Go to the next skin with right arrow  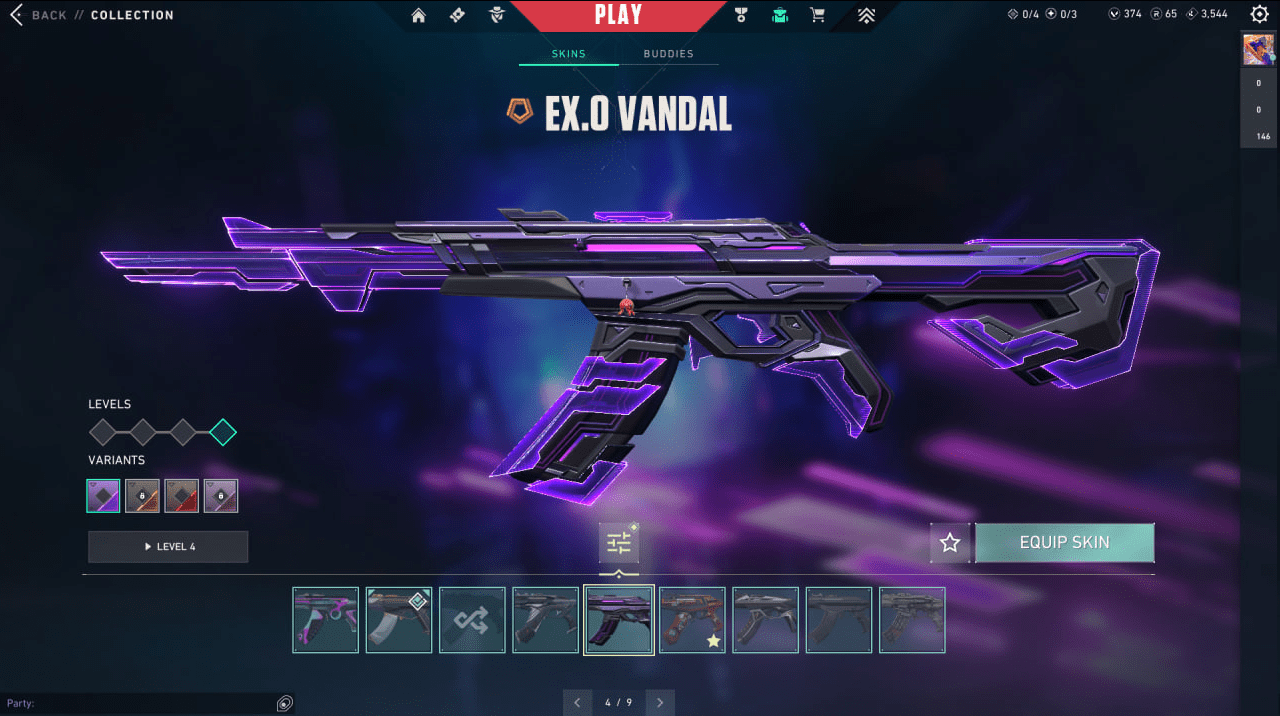tap(660, 703)
